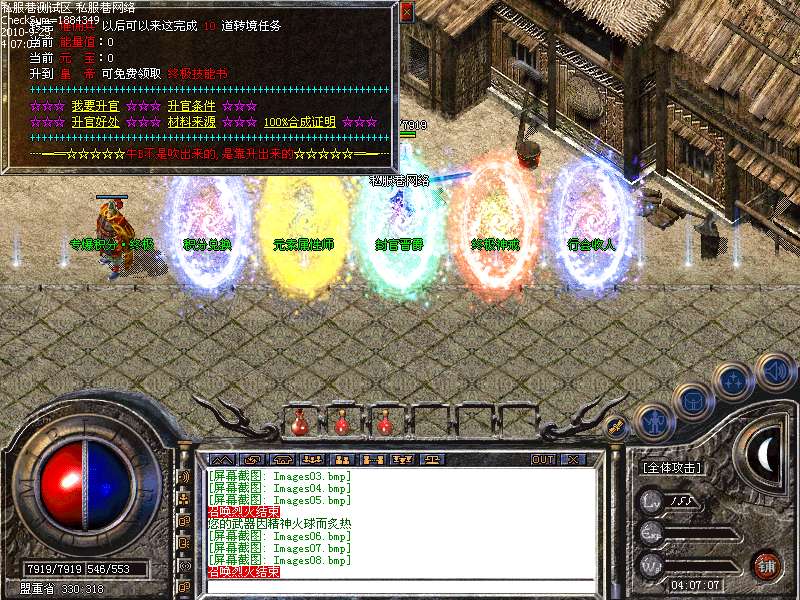Toggle sound with the speaker button
The image size is (800, 600).
point(774,368)
